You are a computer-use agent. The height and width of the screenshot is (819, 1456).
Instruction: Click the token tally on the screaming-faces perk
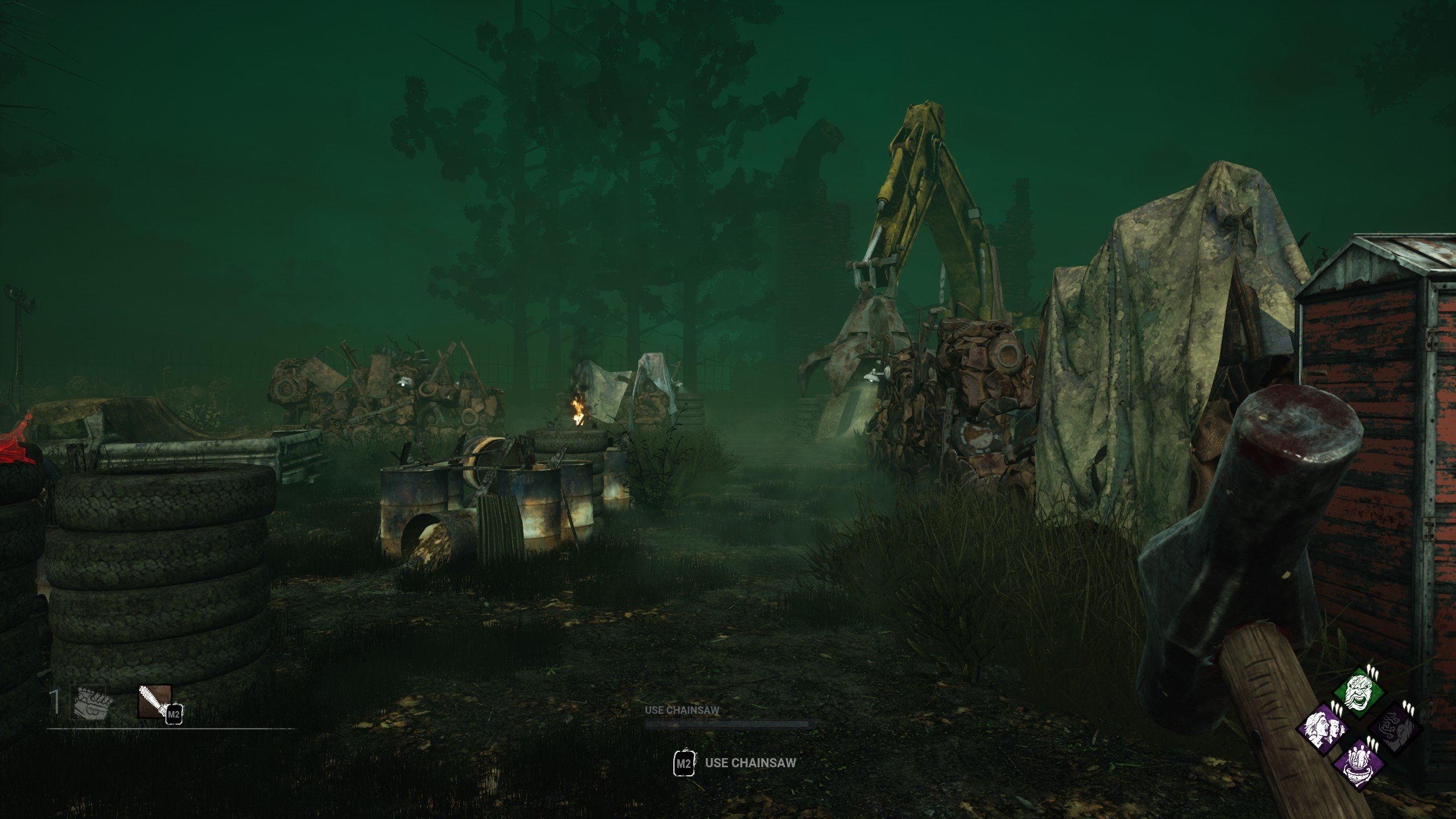click(1336, 708)
